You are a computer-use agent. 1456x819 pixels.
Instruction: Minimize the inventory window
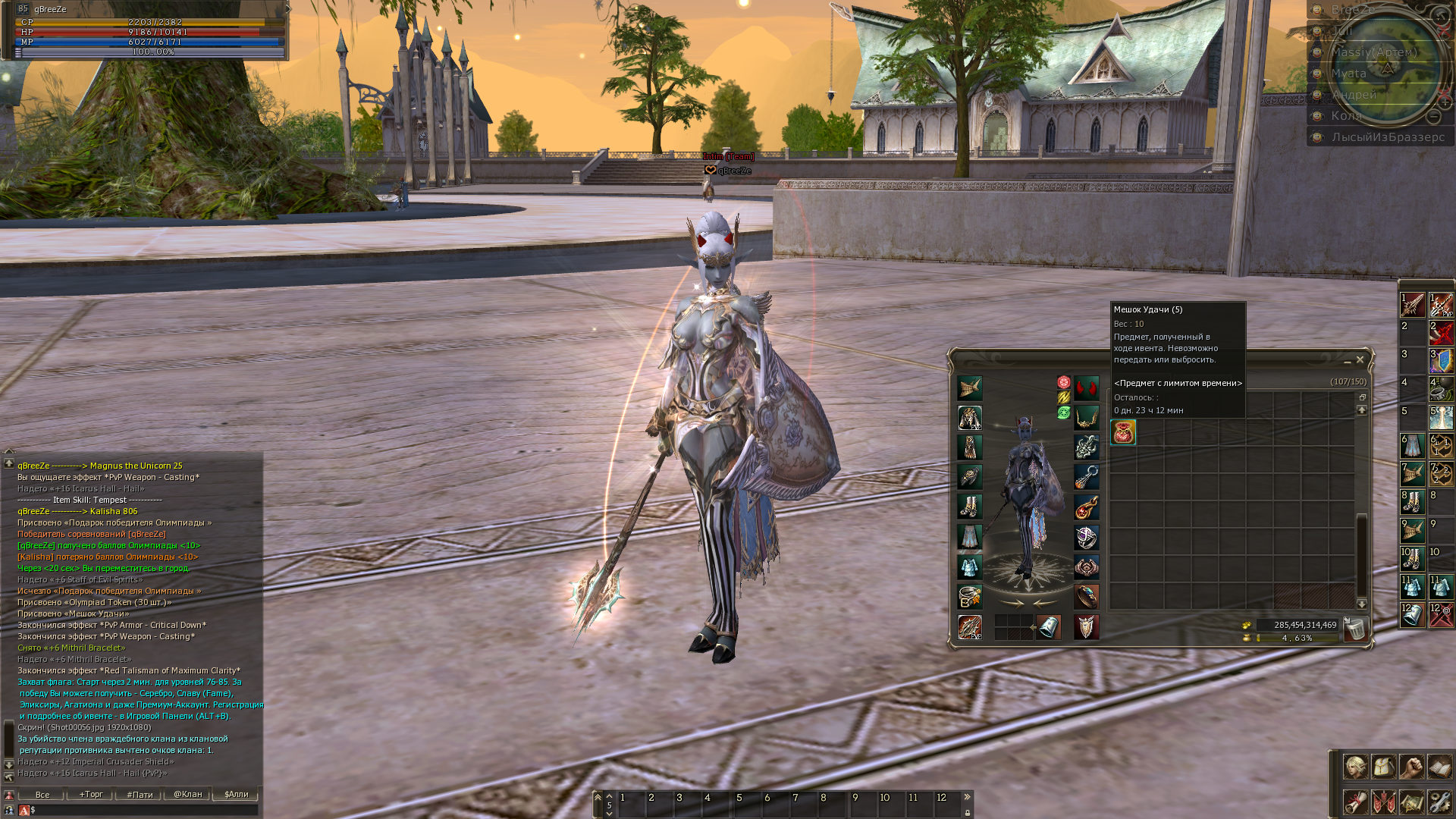click(x=1348, y=361)
